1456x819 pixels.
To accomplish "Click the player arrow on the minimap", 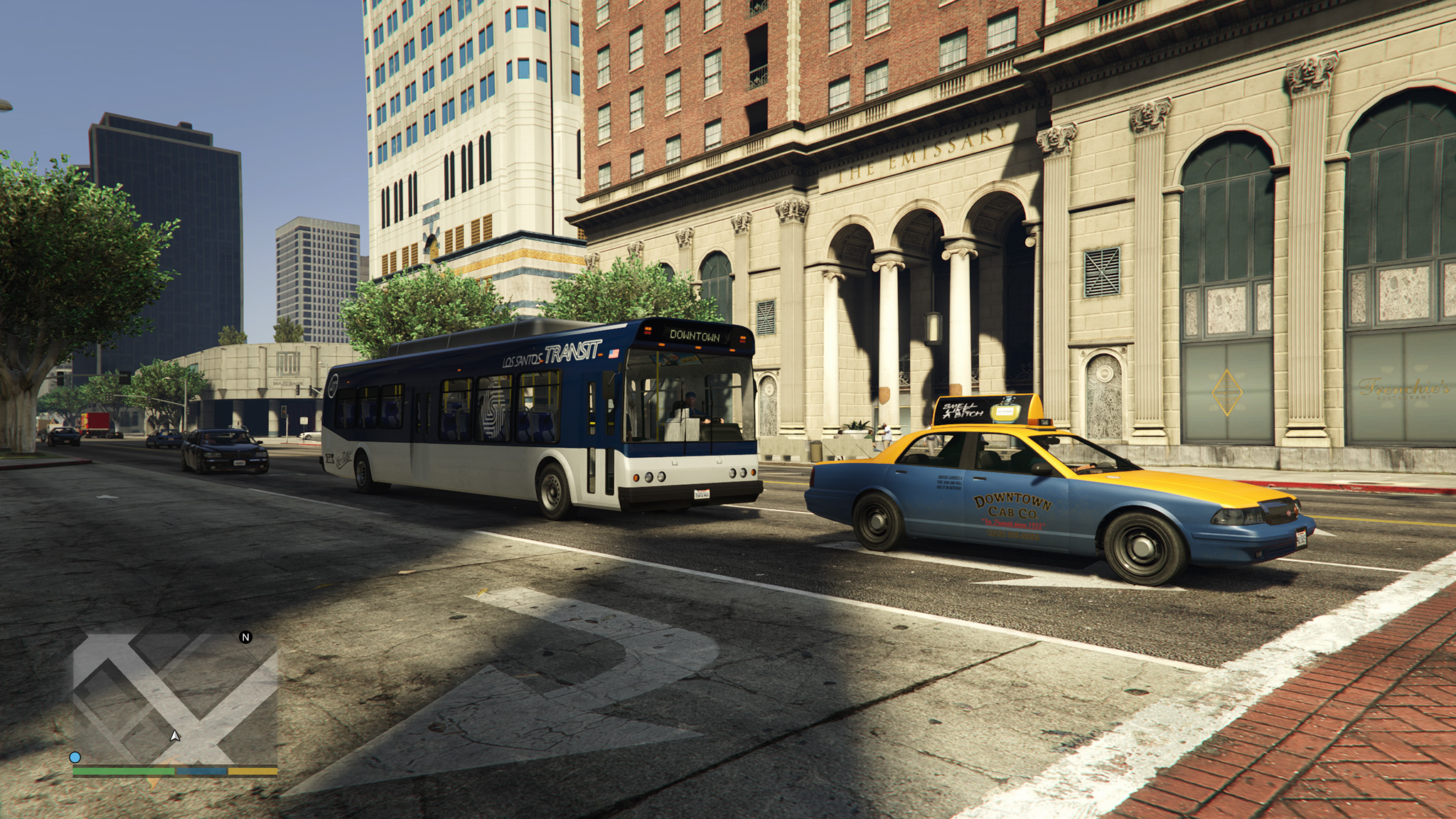I will pos(175,736).
